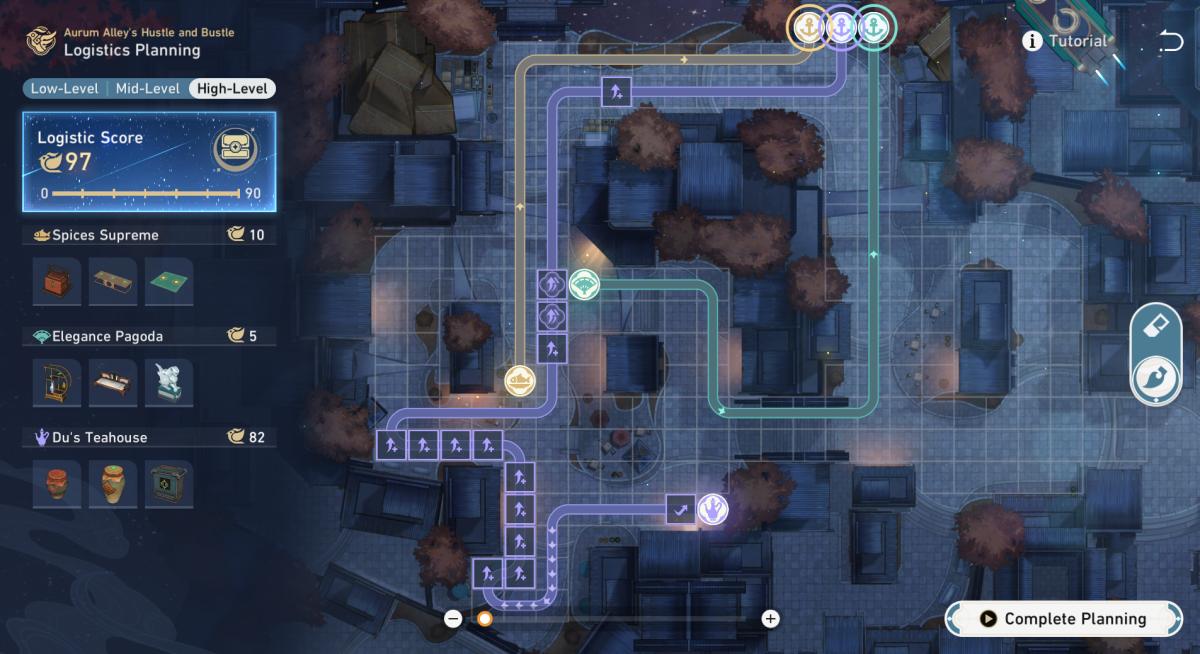Viewport: 1200px width, 654px height.
Task: Click the Complete Planning button
Action: coord(1064,619)
